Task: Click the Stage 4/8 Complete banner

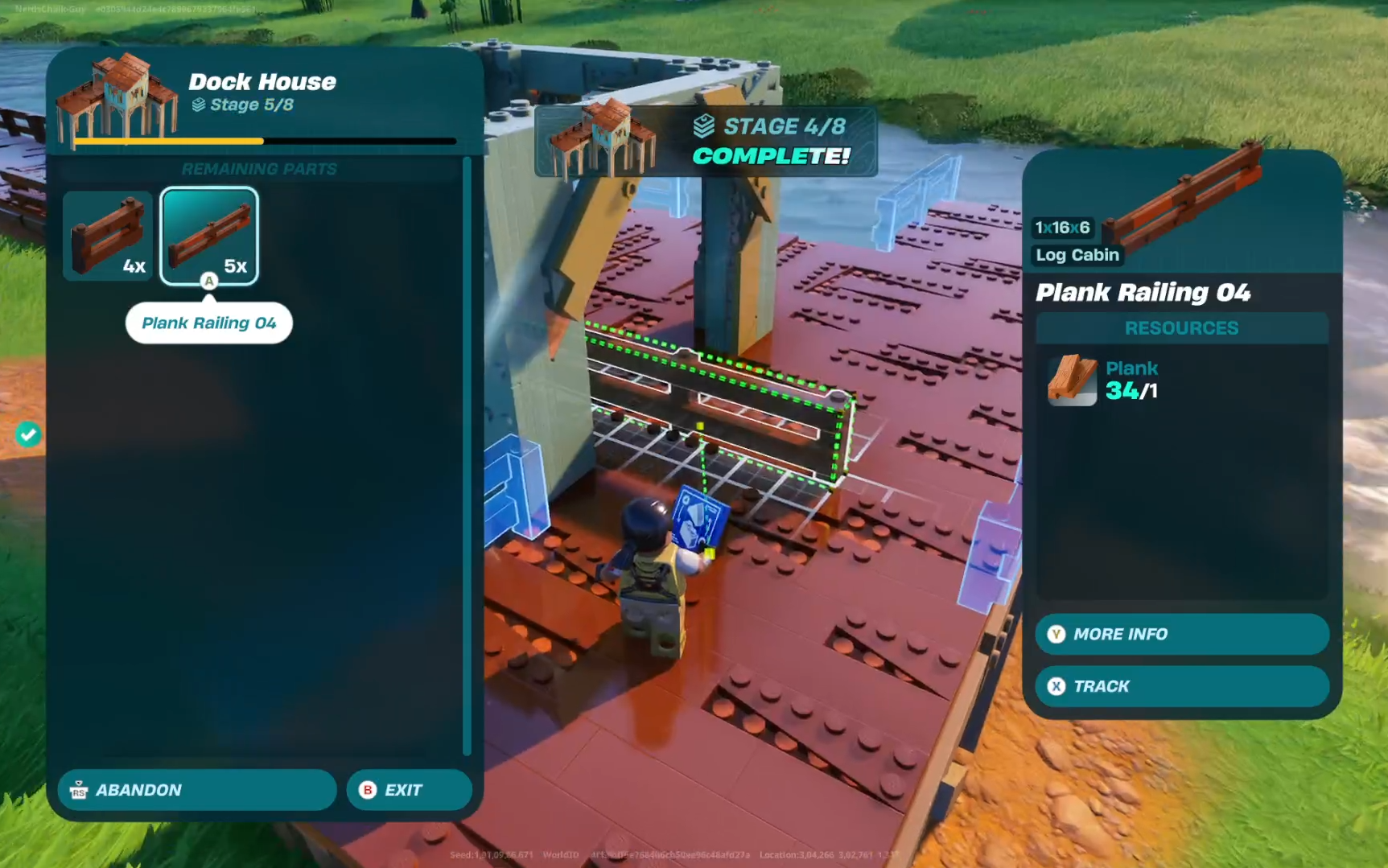Action: (x=706, y=142)
